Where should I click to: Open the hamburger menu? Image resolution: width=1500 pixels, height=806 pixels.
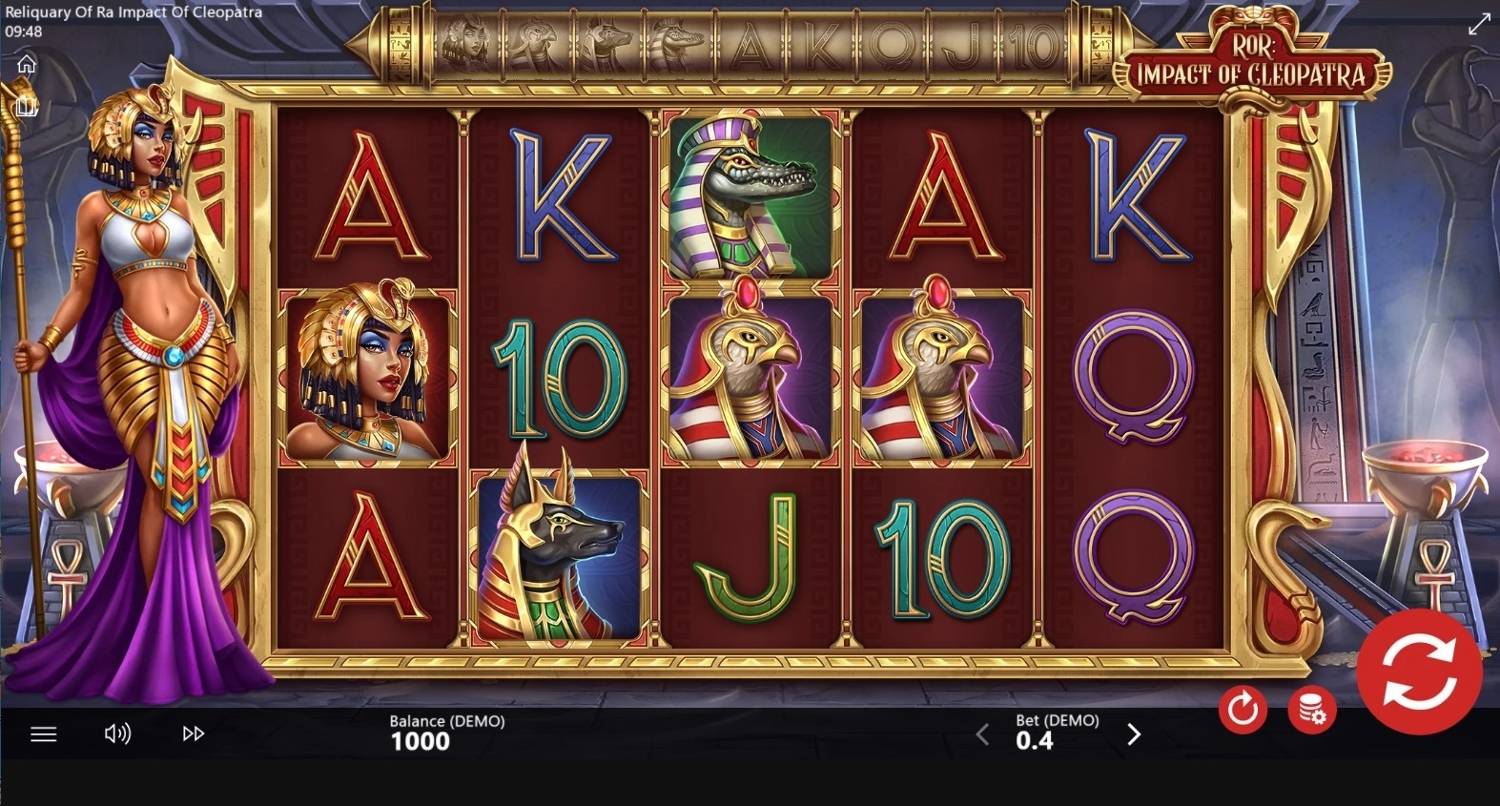[x=43, y=734]
